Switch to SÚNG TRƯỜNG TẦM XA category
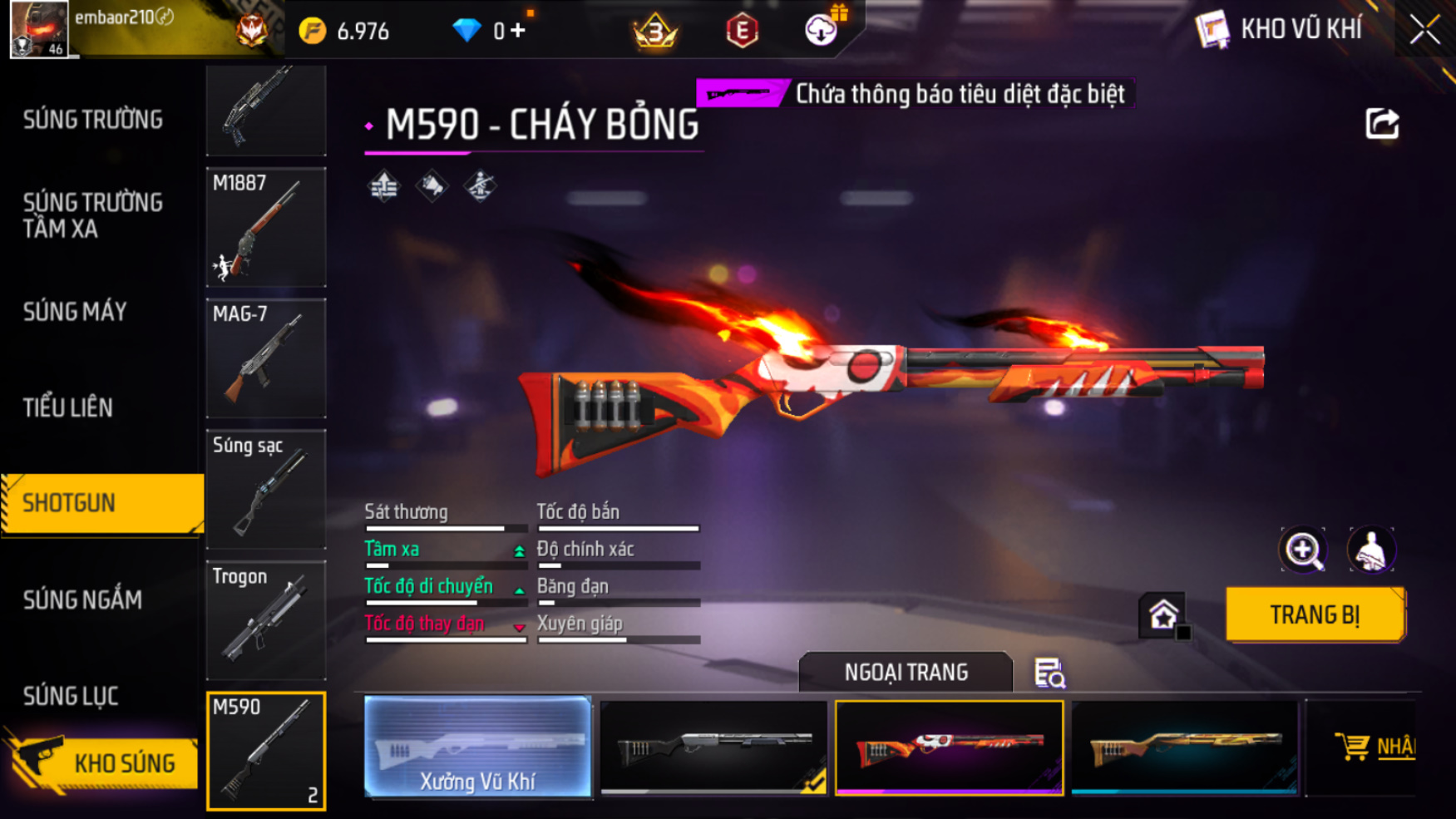 (93, 215)
